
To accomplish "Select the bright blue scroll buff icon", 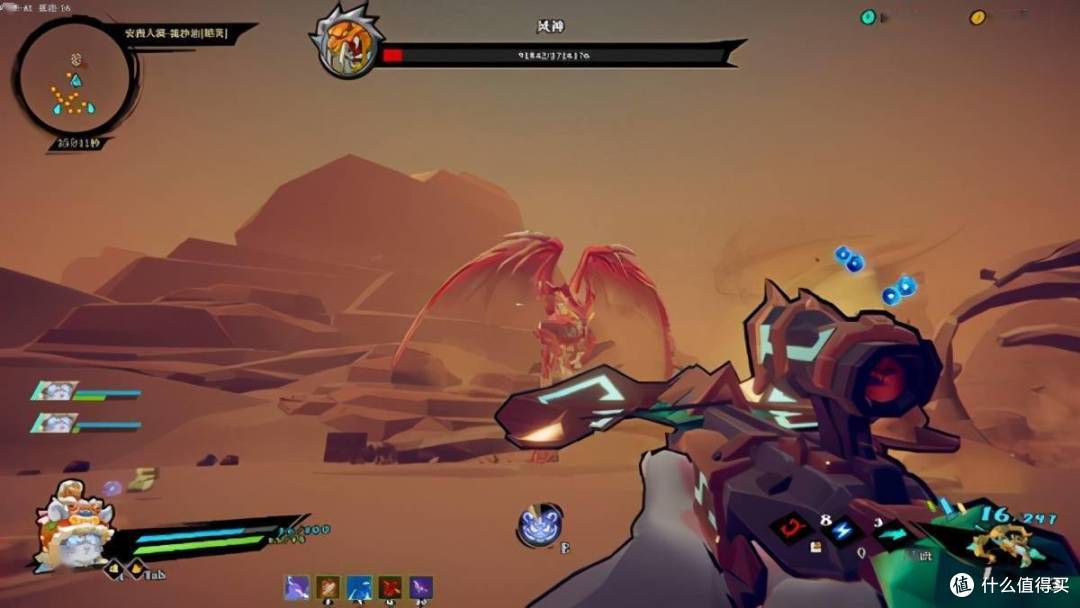I will [x=359, y=587].
